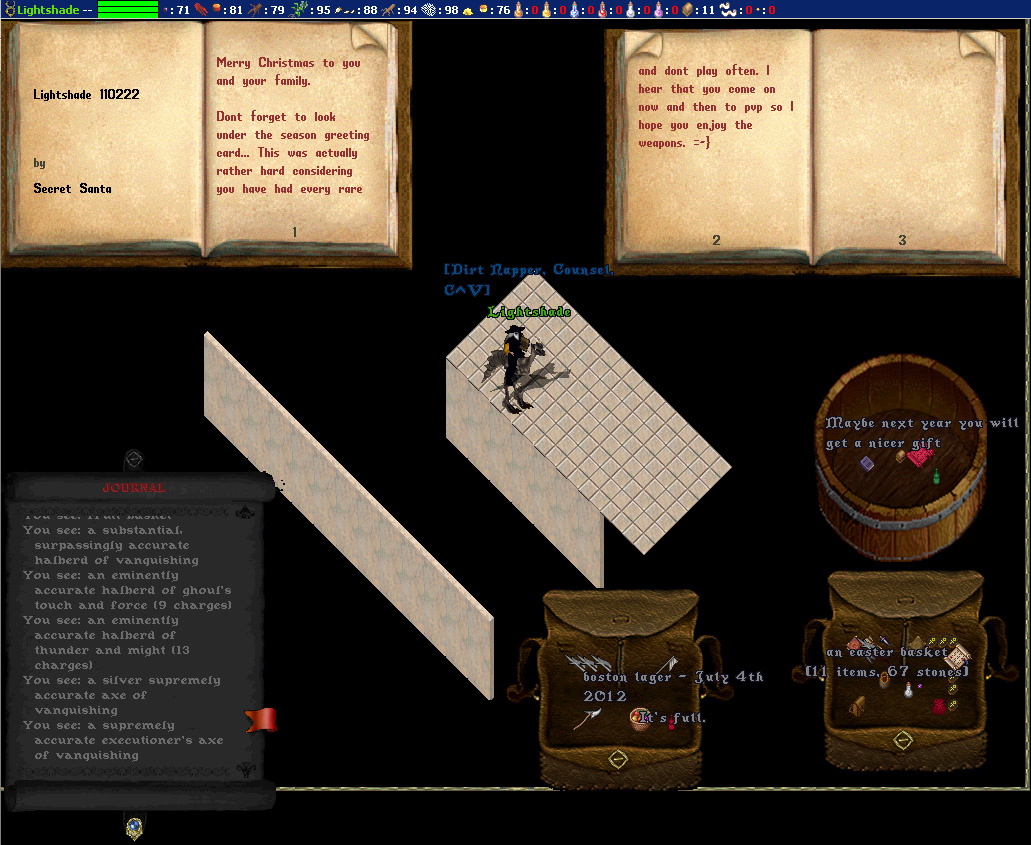Select the purple book inside the barrel
This screenshot has height=845, width=1031.
[x=867, y=463]
